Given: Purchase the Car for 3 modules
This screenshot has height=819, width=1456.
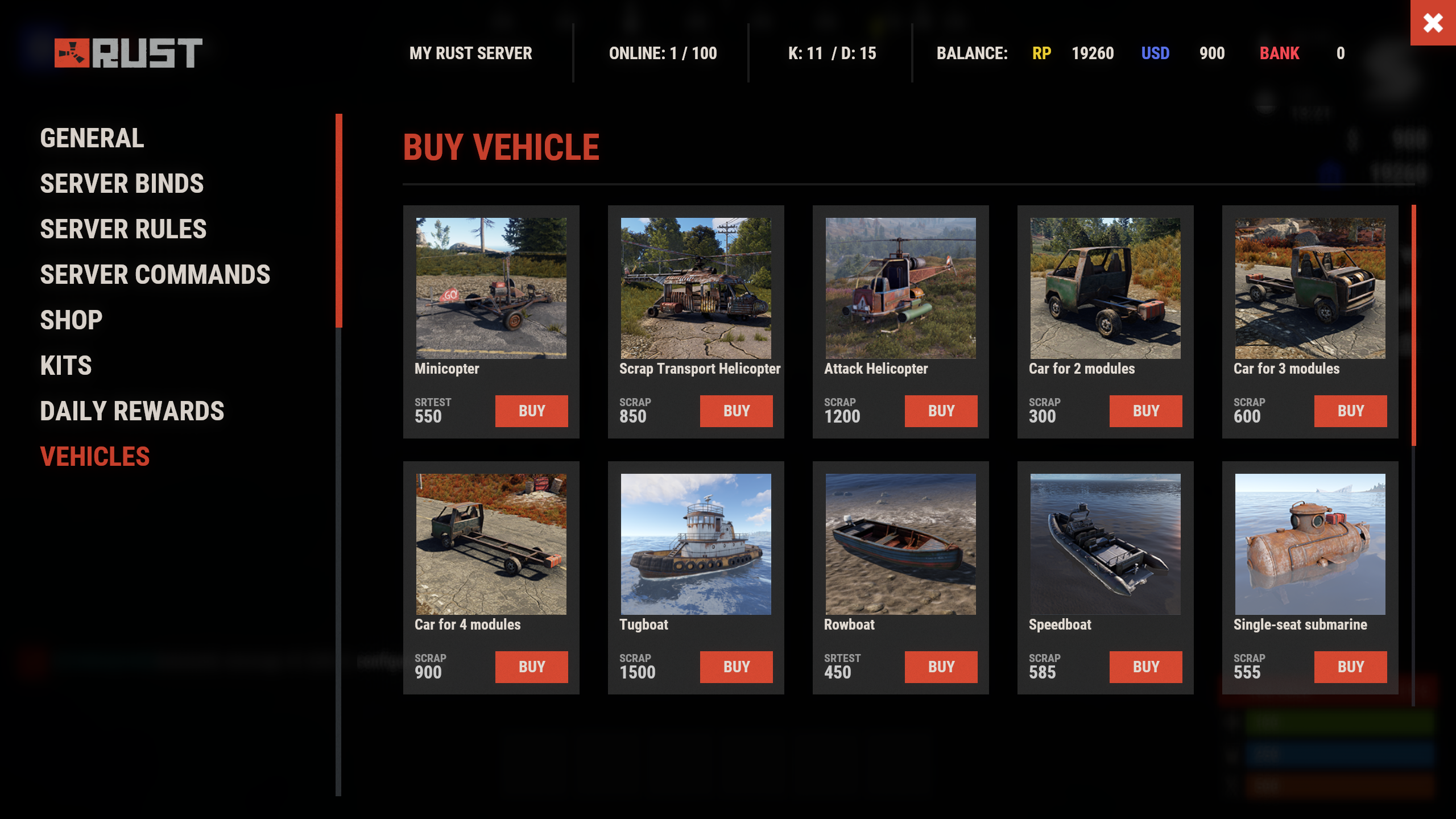Looking at the screenshot, I should pyautogui.click(x=1350, y=411).
